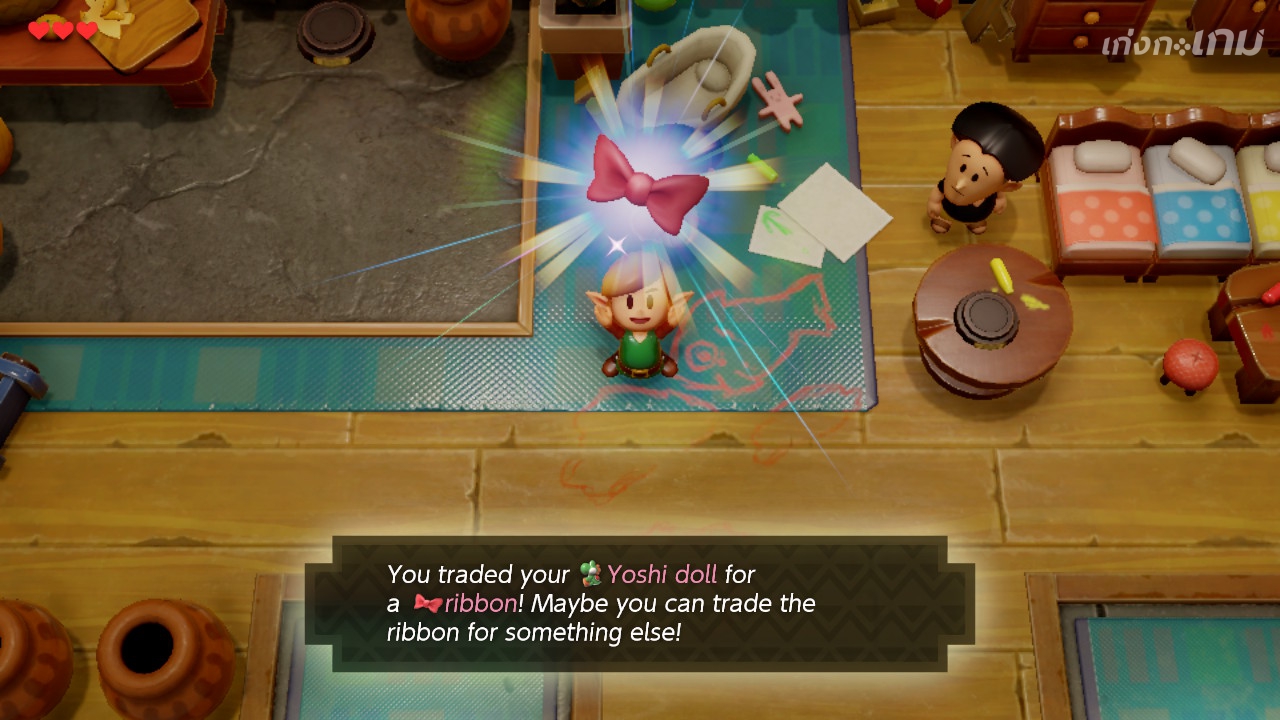
Task: Advance the Yoshi doll trade dialogue box
Action: pos(640,603)
